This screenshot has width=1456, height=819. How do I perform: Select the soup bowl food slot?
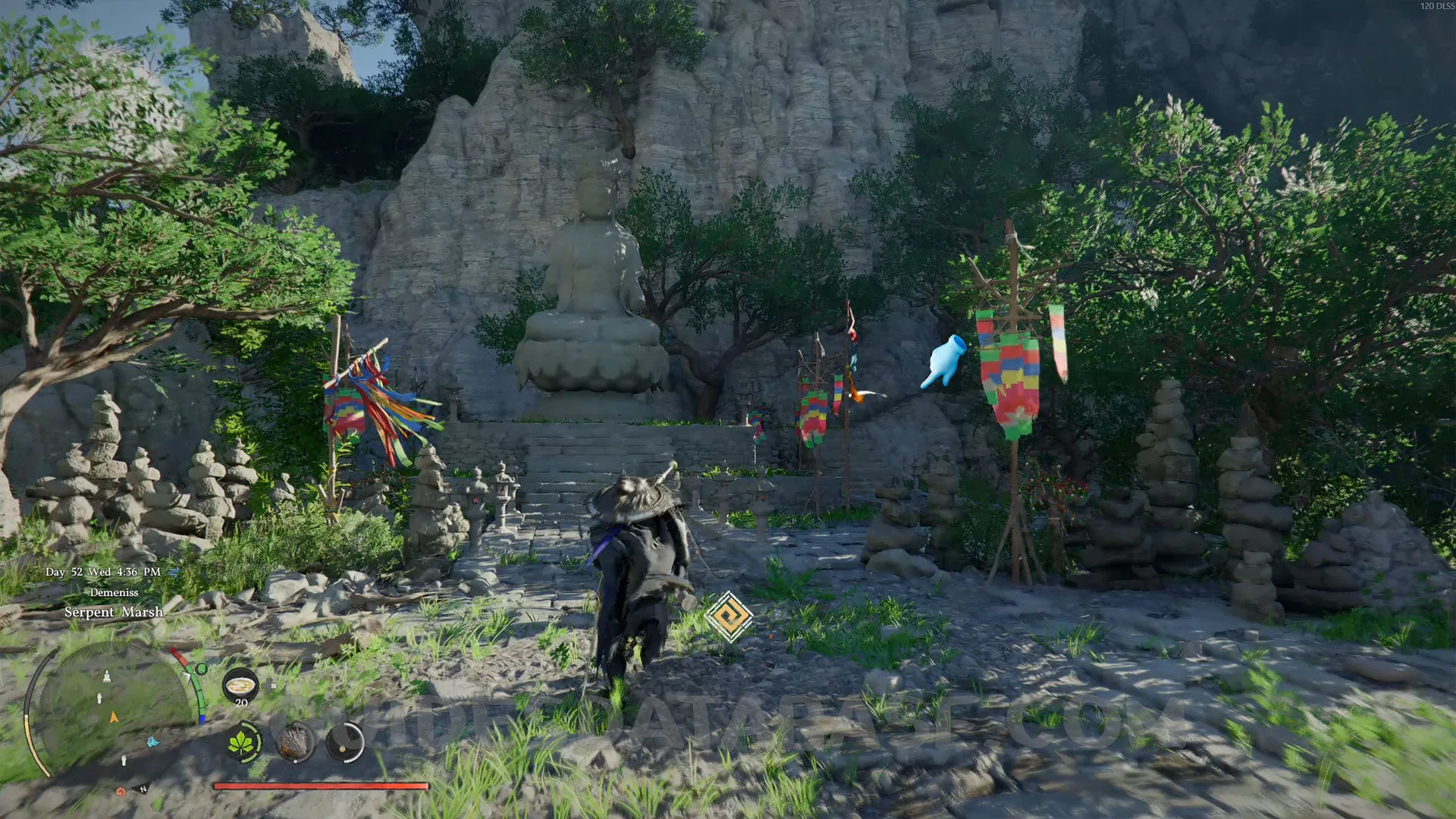(x=240, y=686)
